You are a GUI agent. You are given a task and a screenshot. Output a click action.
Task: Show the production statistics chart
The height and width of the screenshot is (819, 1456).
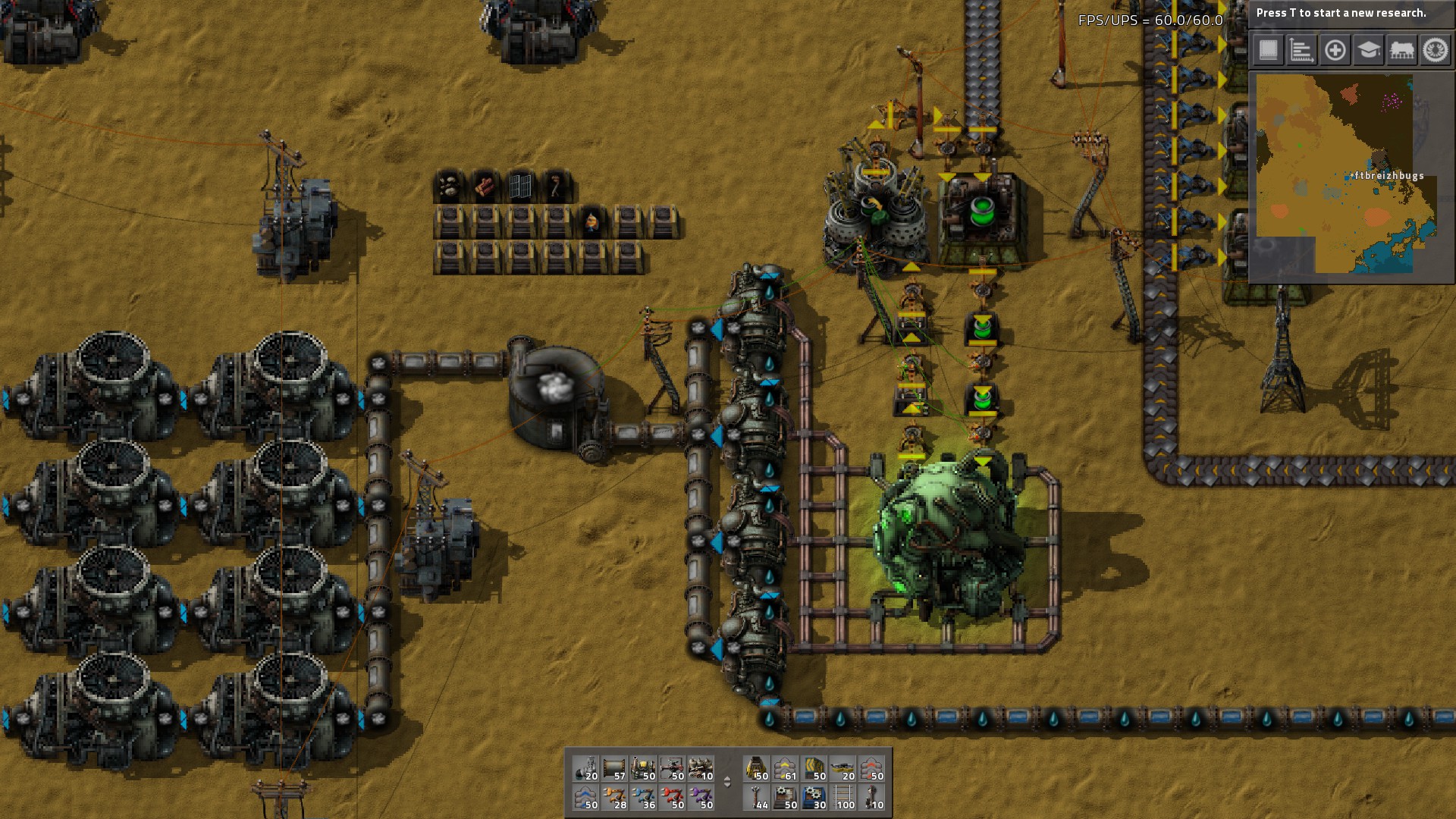(x=1301, y=50)
